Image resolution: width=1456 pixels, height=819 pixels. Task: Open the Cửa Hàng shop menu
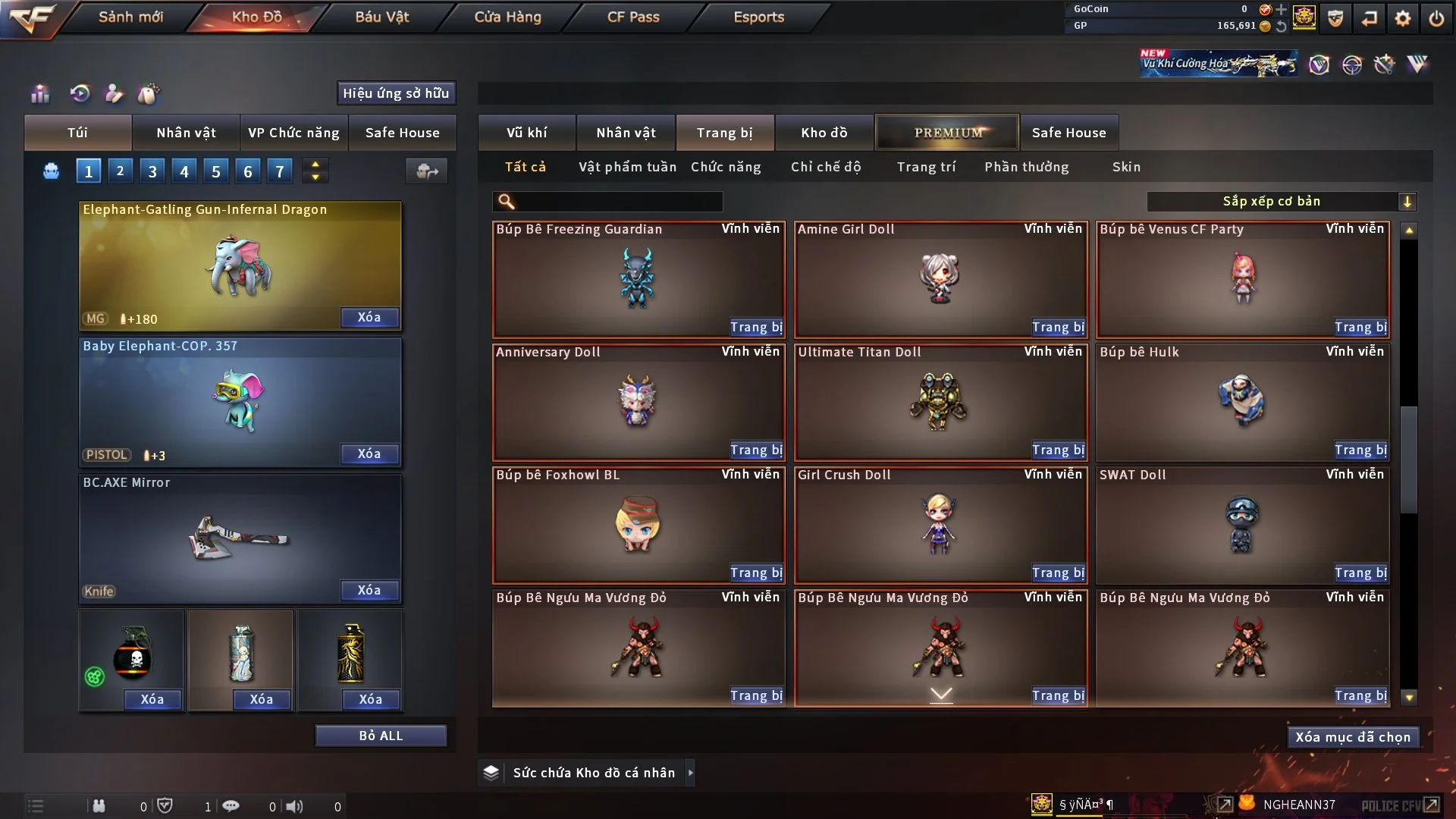click(507, 17)
